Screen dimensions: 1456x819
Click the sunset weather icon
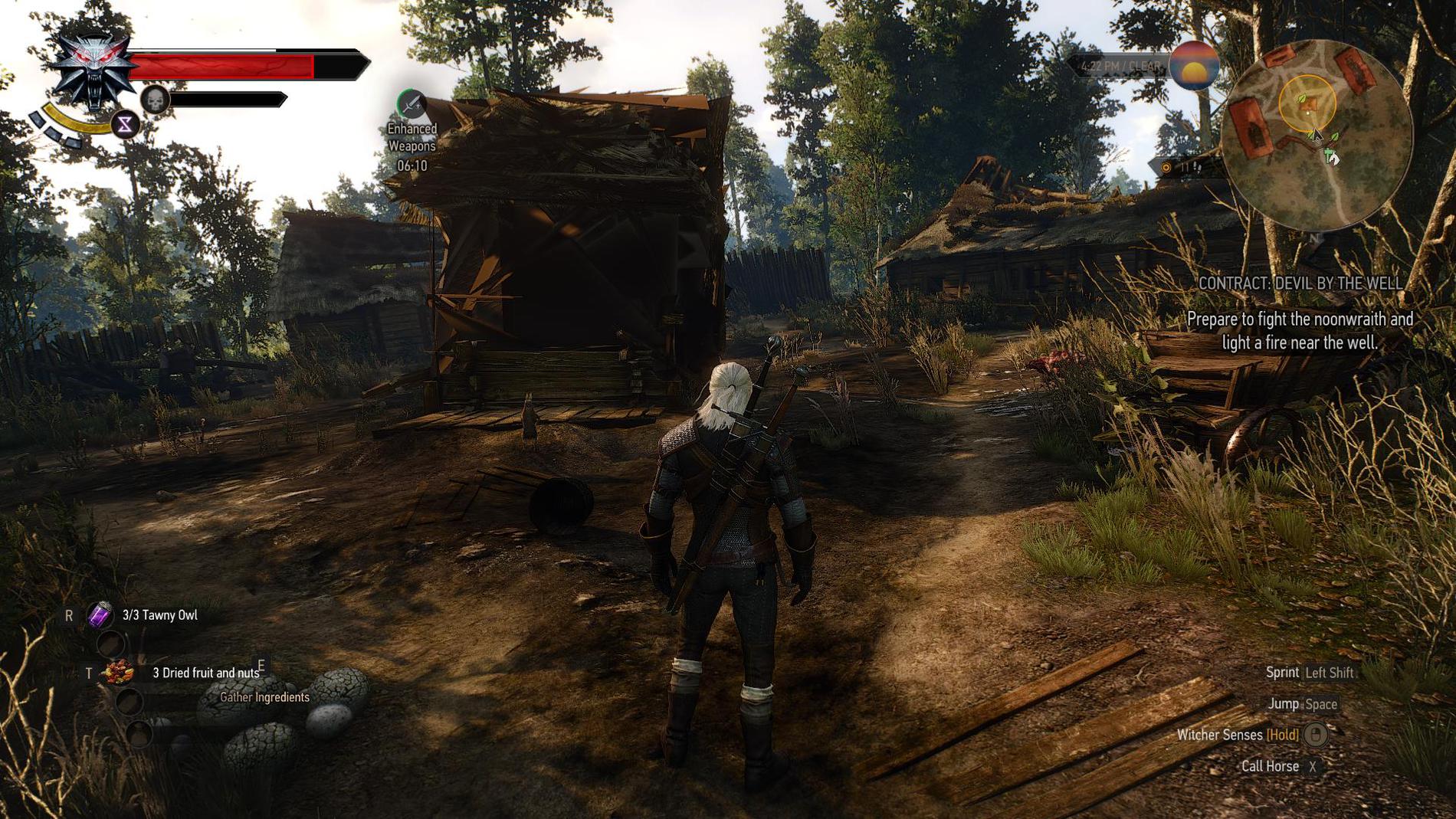(1194, 66)
